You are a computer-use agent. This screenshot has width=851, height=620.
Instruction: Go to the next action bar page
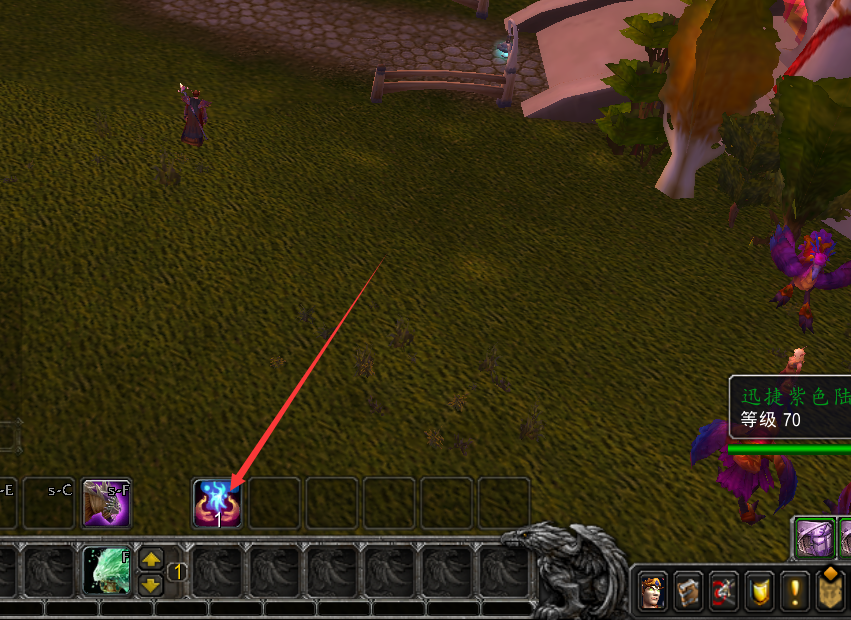click(151, 584)
